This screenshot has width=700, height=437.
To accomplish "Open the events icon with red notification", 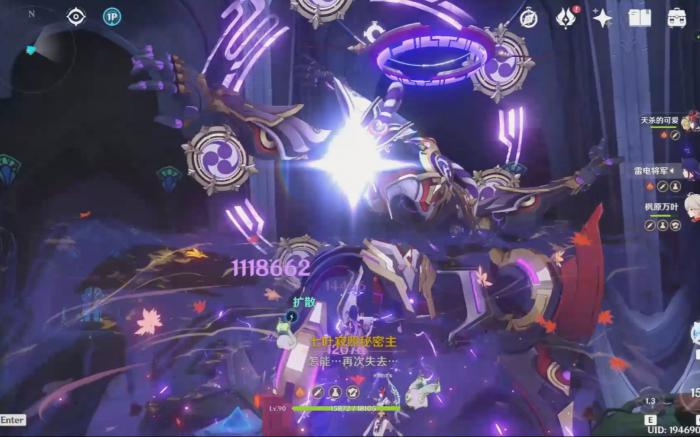I will (566, 17).
